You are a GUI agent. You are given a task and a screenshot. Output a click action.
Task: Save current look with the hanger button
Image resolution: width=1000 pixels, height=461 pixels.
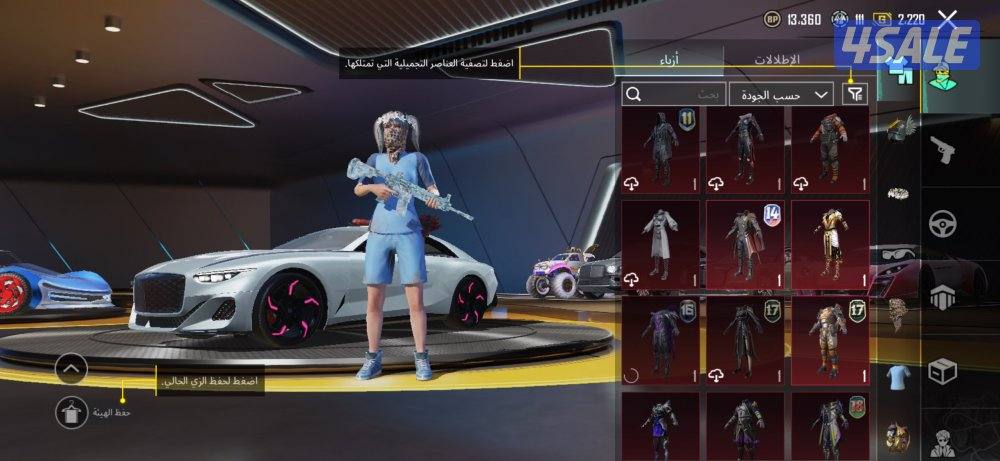(71, 411)
